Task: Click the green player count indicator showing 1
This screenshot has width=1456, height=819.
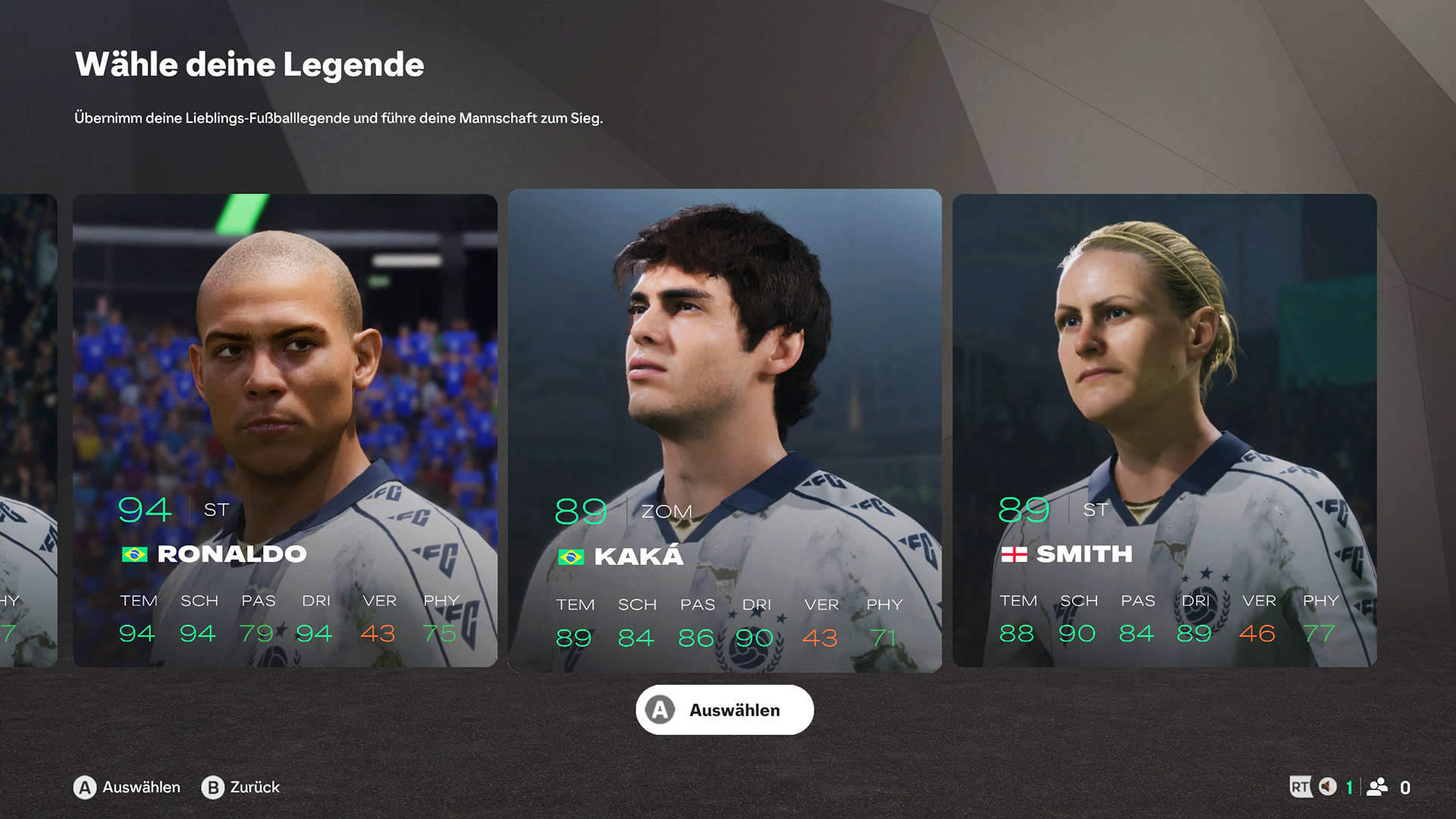Action: pyautogui.click(x=1349, y=787)
